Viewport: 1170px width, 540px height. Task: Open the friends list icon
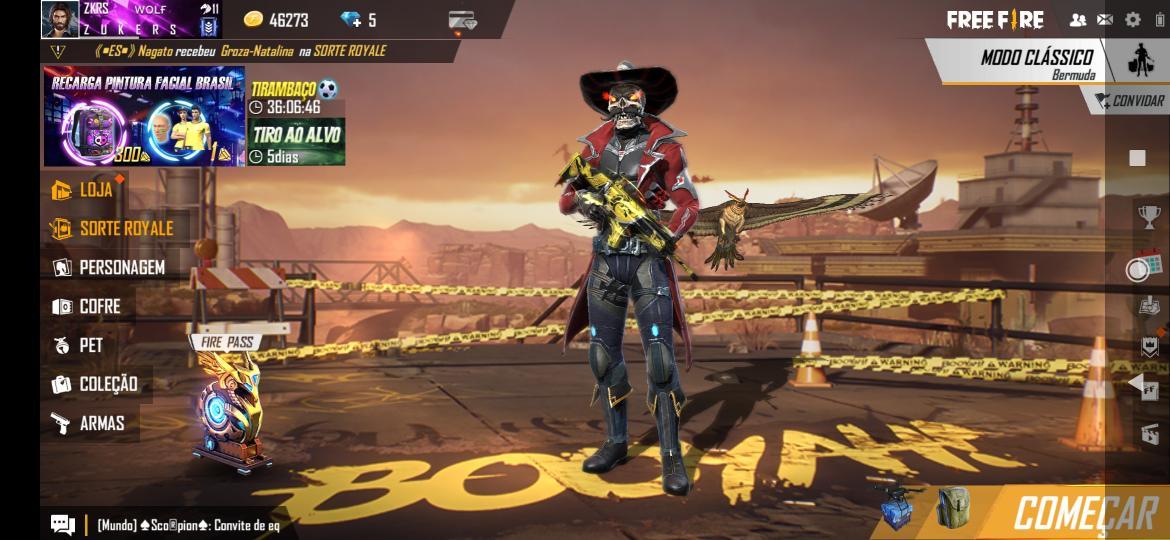coord(1078,20)
